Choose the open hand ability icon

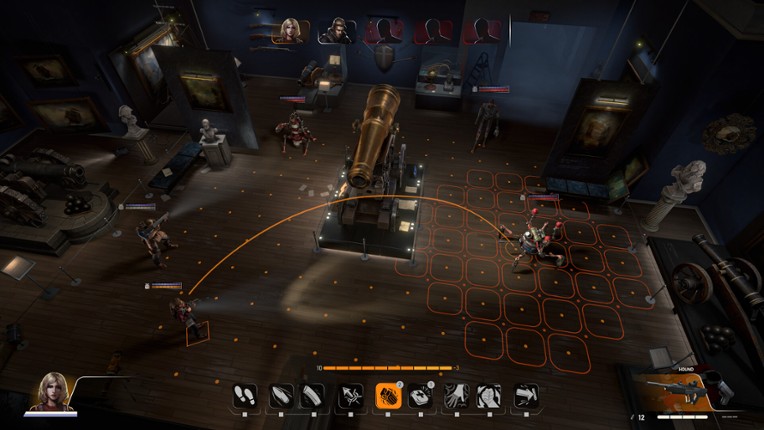point(456,395)
